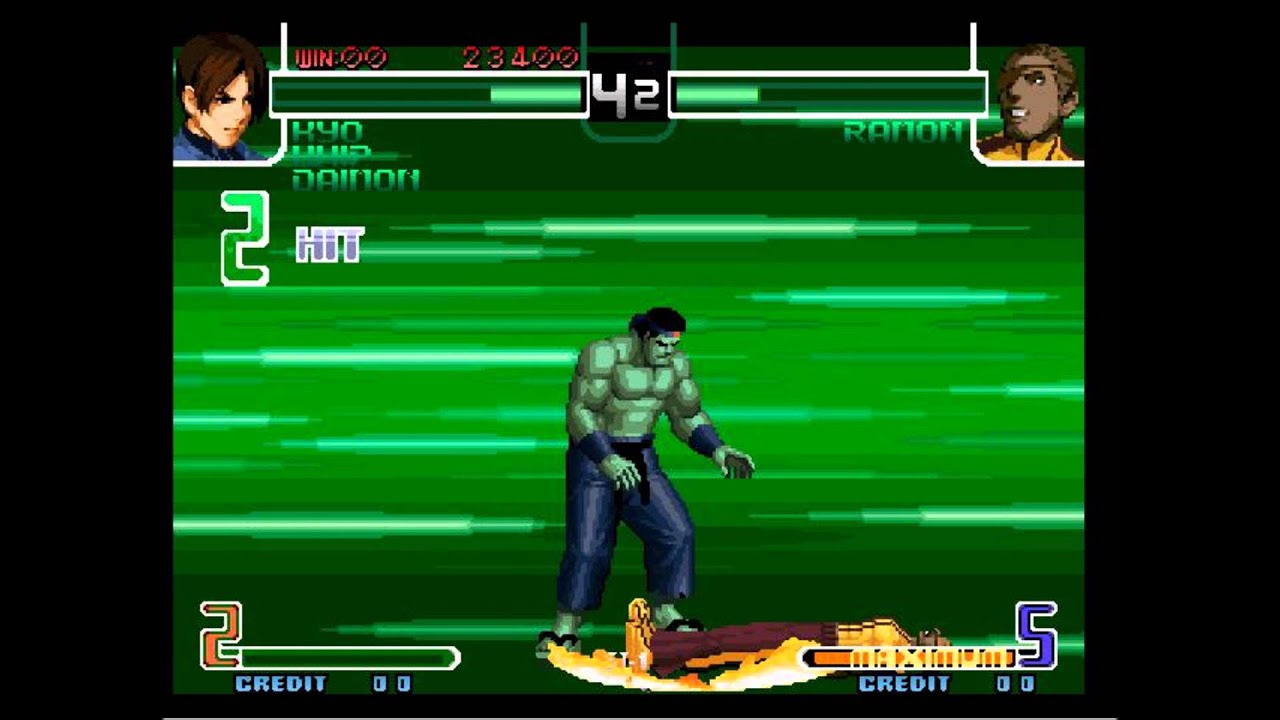Select the KYO name in the team list

tap(330, 130)
